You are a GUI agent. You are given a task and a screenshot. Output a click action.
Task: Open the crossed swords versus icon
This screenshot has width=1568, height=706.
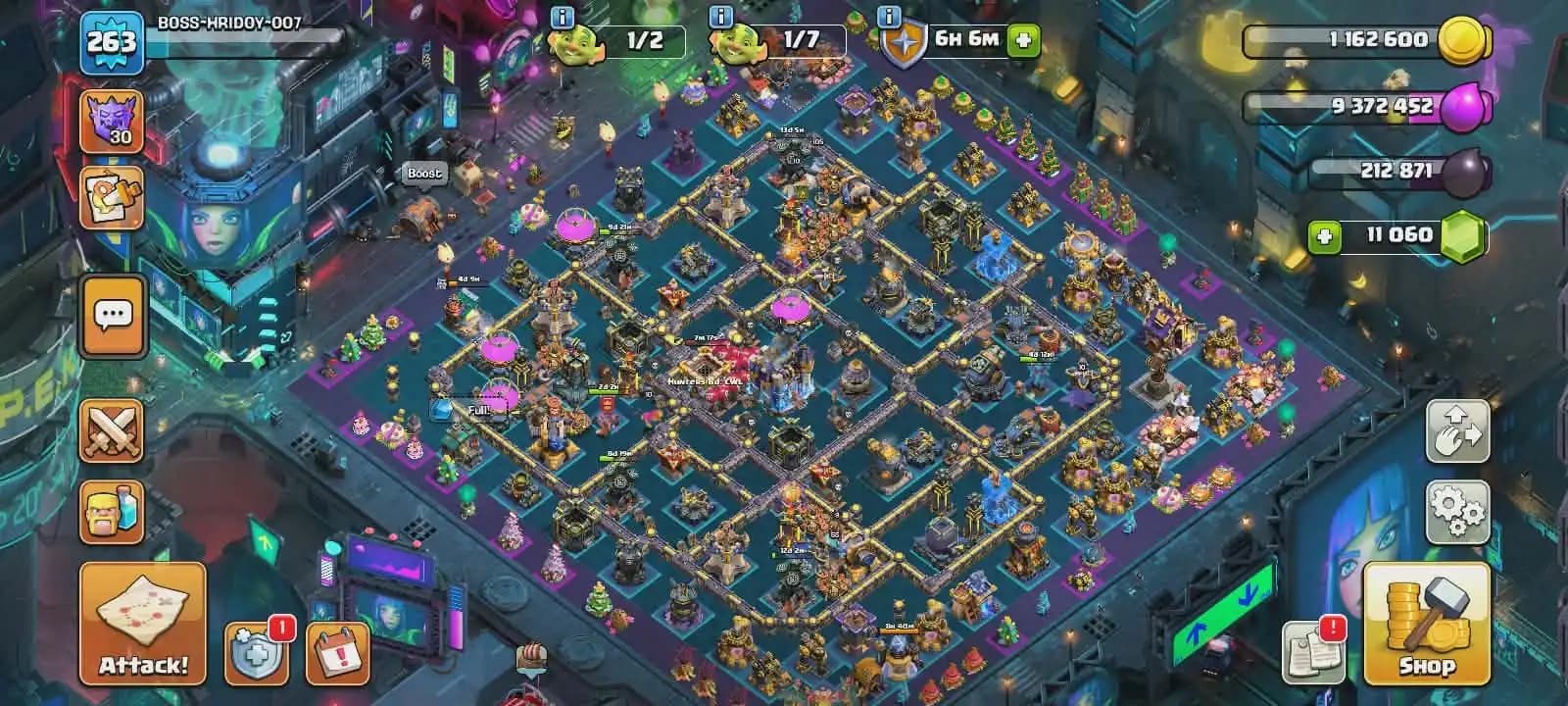coord(111,429)
